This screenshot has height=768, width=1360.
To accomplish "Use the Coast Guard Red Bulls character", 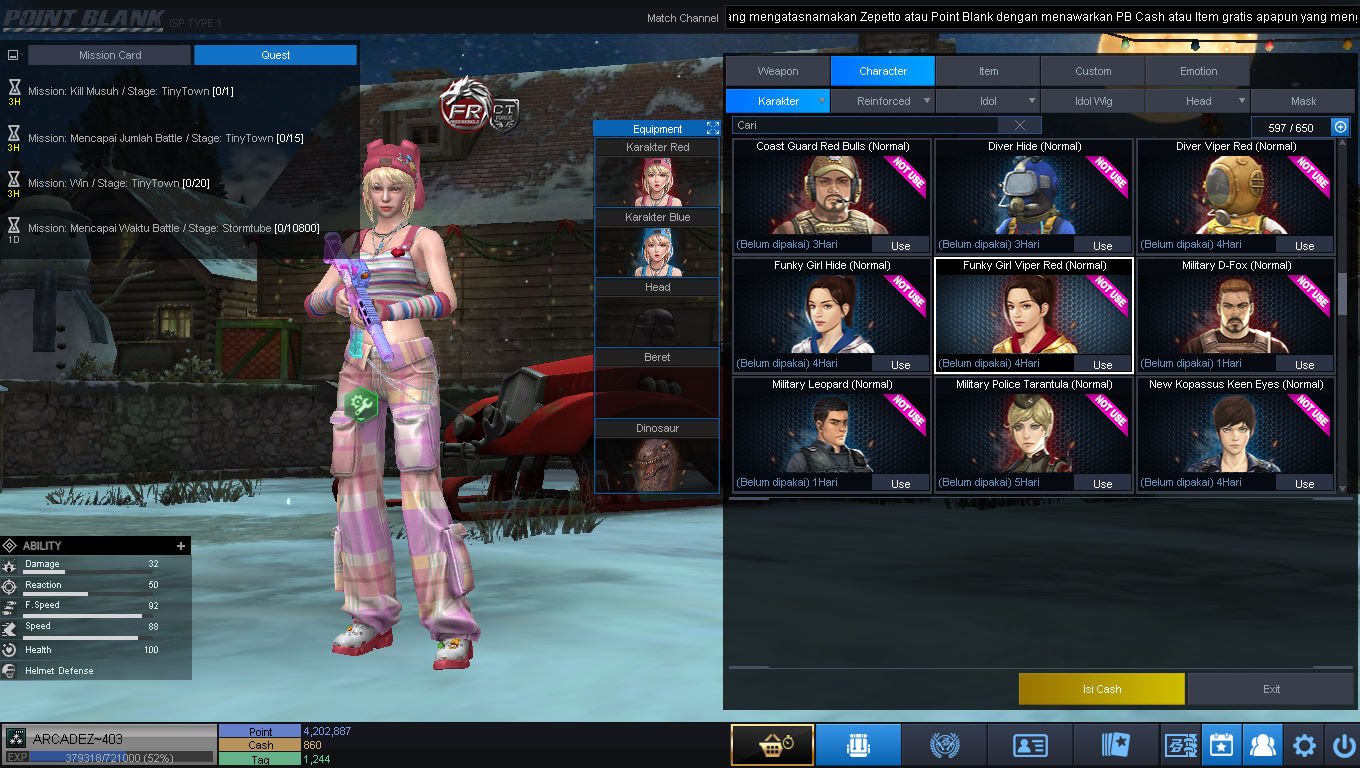I will tap(900, 245).
